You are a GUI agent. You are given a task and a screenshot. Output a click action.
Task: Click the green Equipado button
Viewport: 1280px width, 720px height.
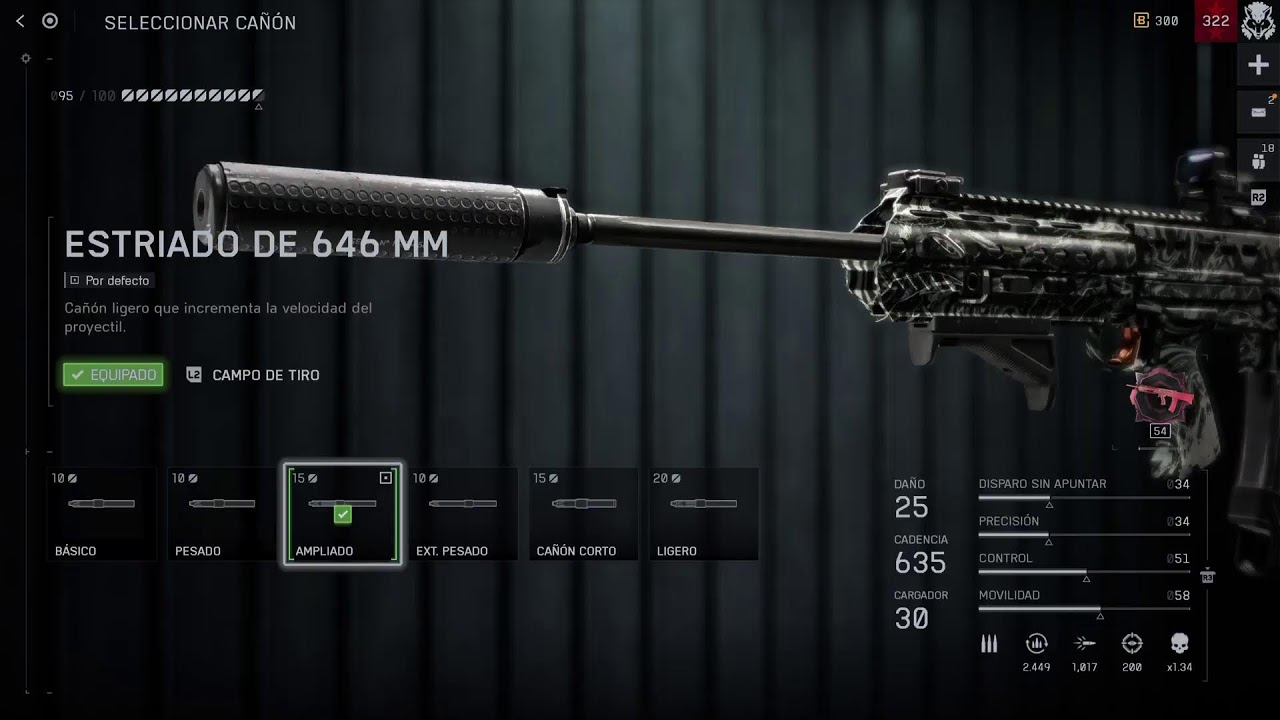113,375
